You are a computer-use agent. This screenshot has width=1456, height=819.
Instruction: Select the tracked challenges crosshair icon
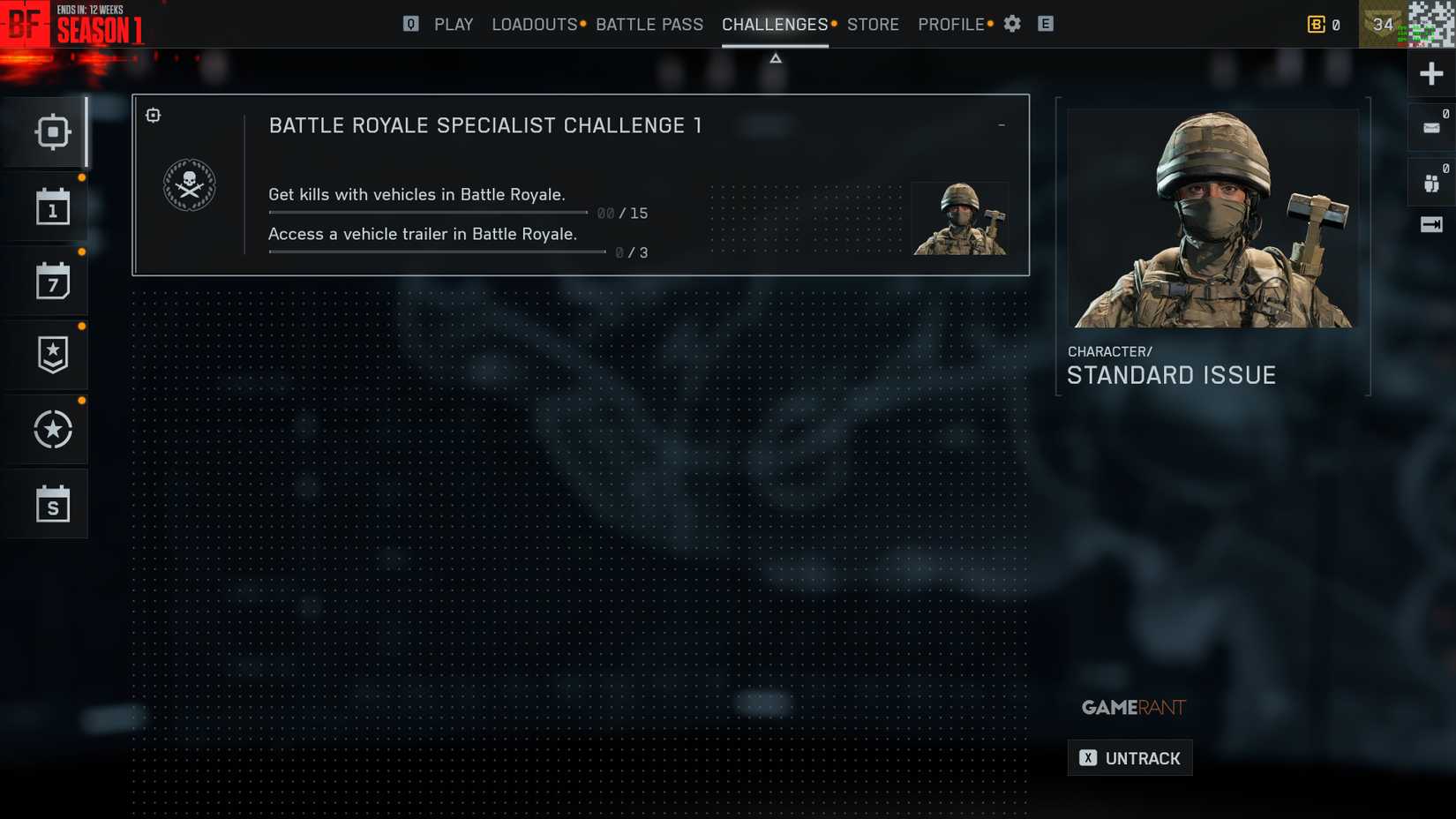pyautogui.click(x=53, y=131)
